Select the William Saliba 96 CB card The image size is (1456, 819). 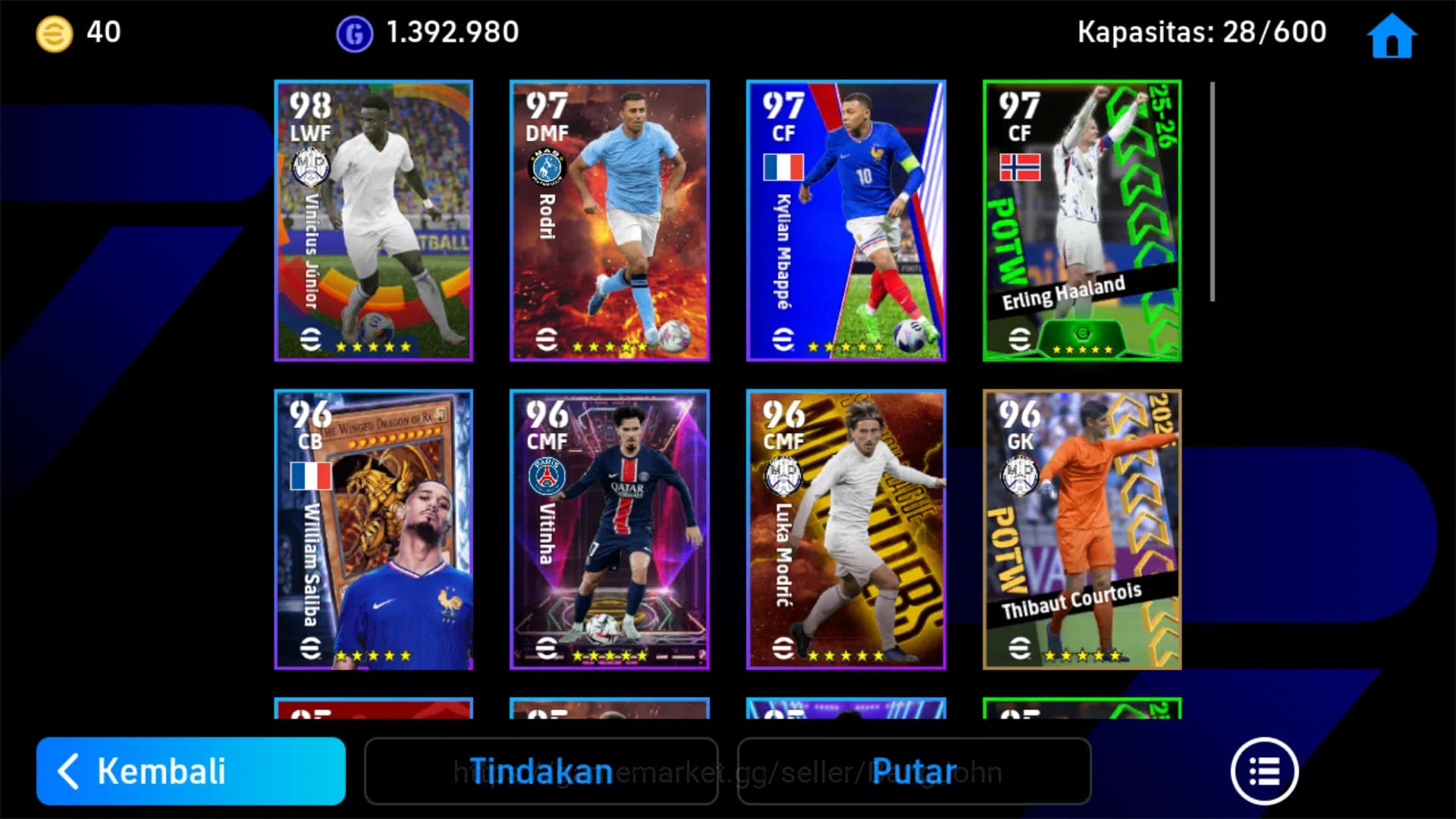coord(372,531)
